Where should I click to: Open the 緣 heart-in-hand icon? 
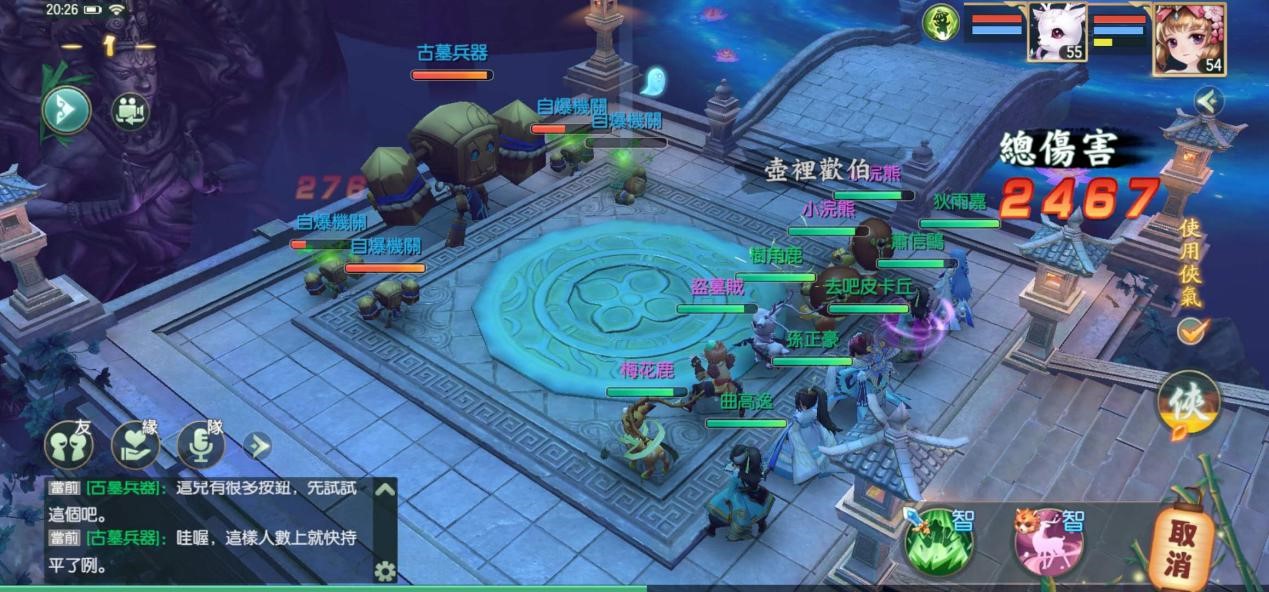(x=135, y=445)
